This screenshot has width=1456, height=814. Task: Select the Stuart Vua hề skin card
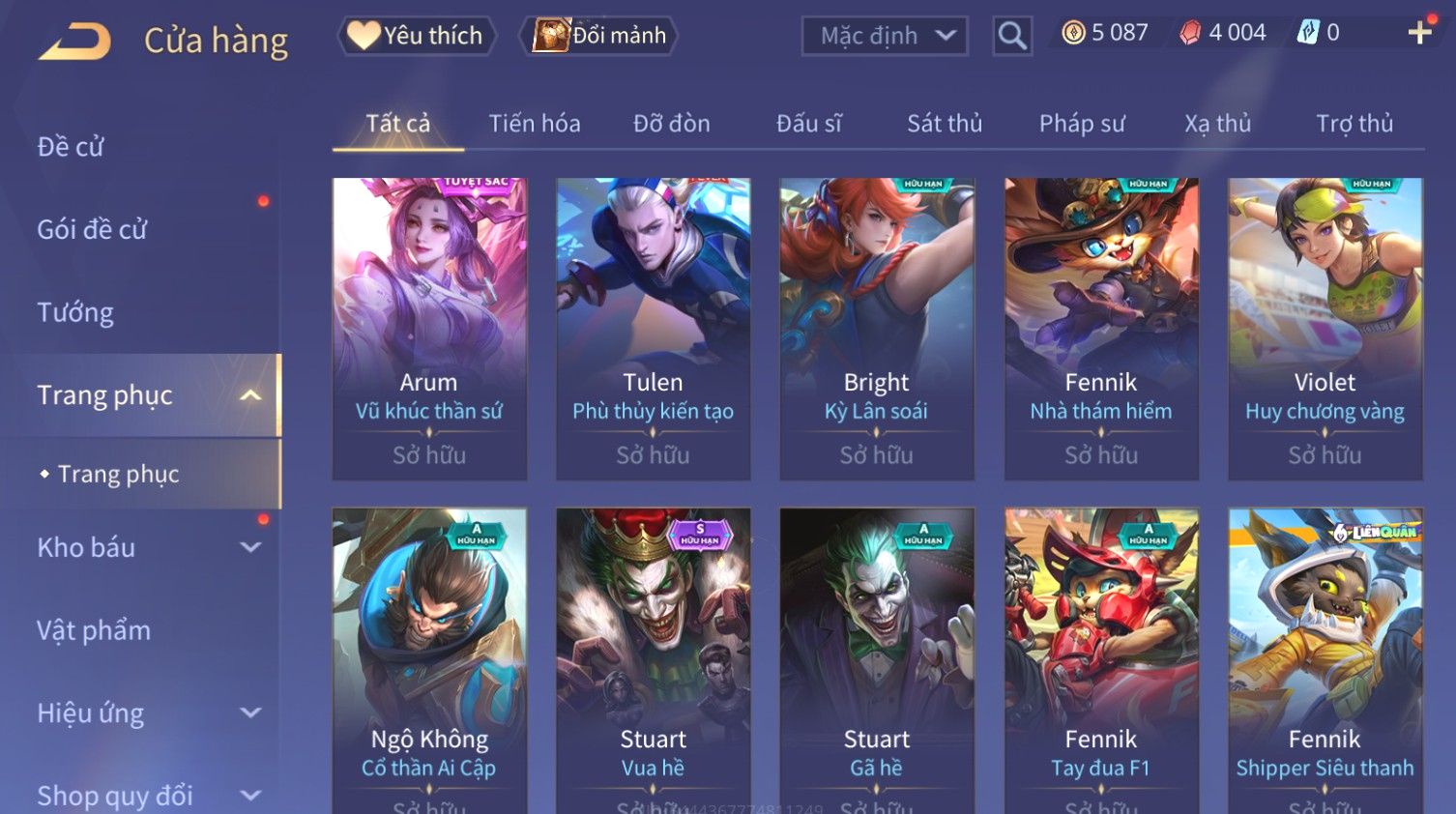click(x=653, y=657)
